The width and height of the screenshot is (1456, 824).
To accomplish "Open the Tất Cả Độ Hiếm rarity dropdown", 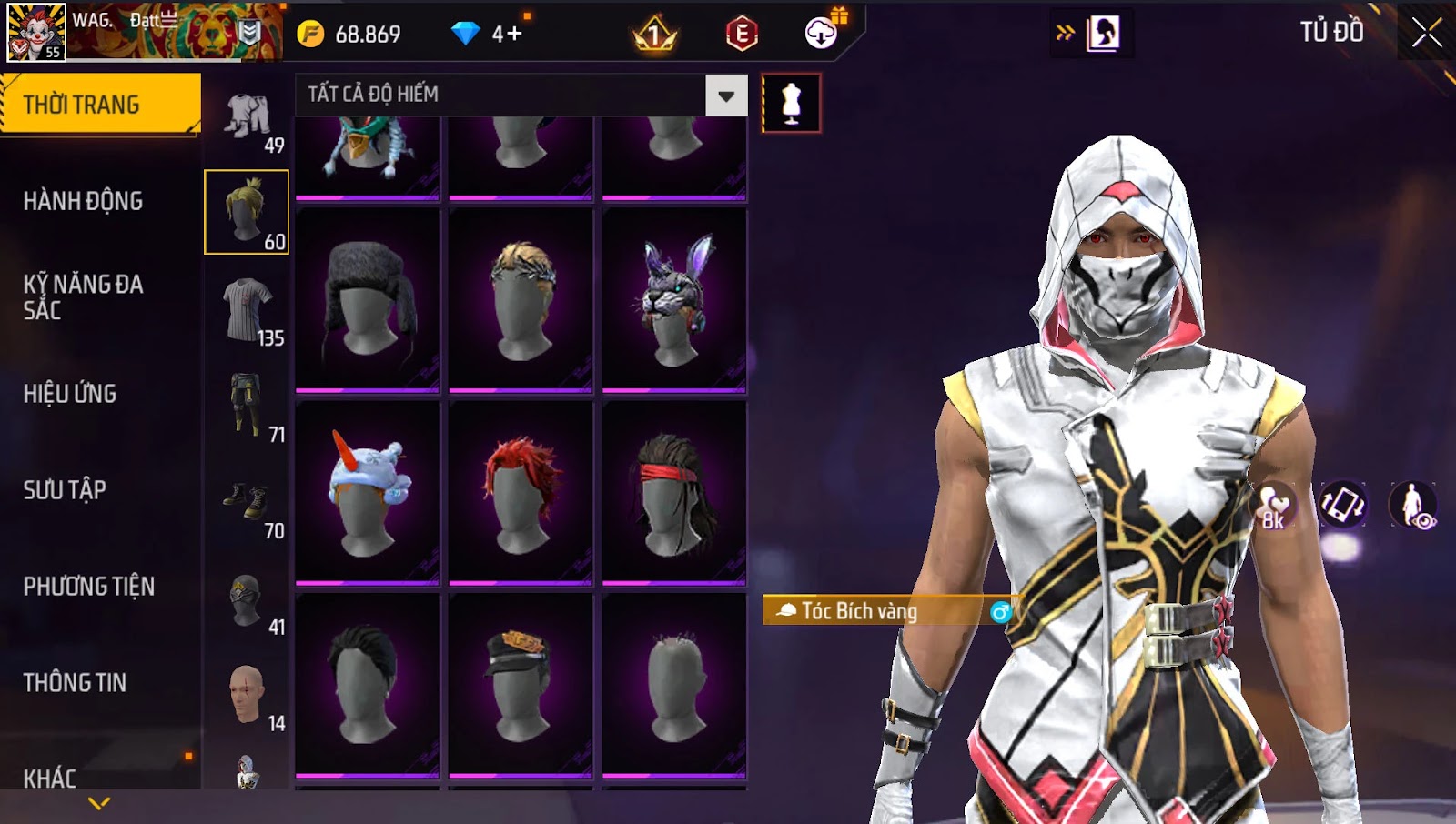I will pyautogui.click(x=725, y=95).
